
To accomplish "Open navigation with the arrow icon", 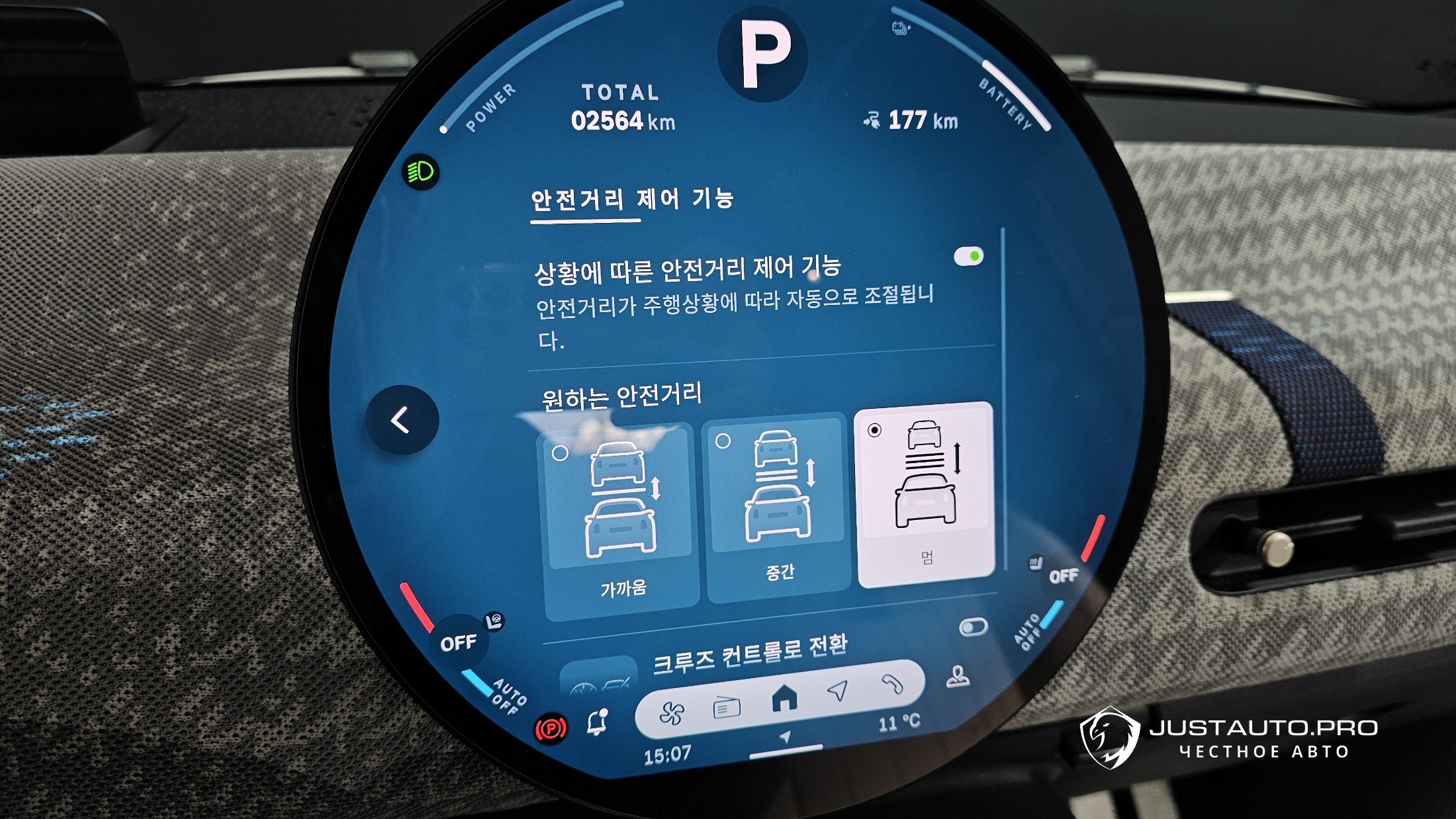I will click(839, 691).
